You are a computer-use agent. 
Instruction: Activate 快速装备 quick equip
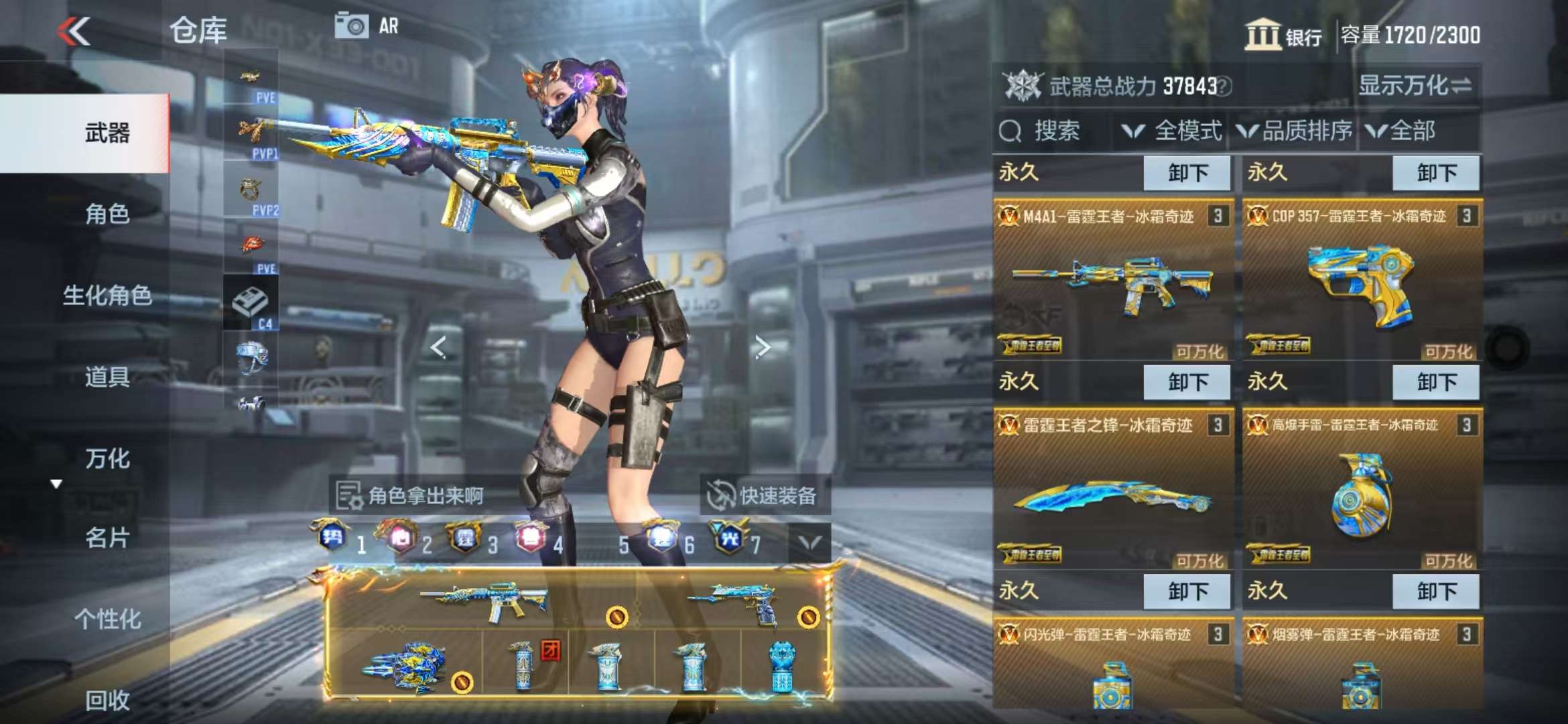(763, 495)
